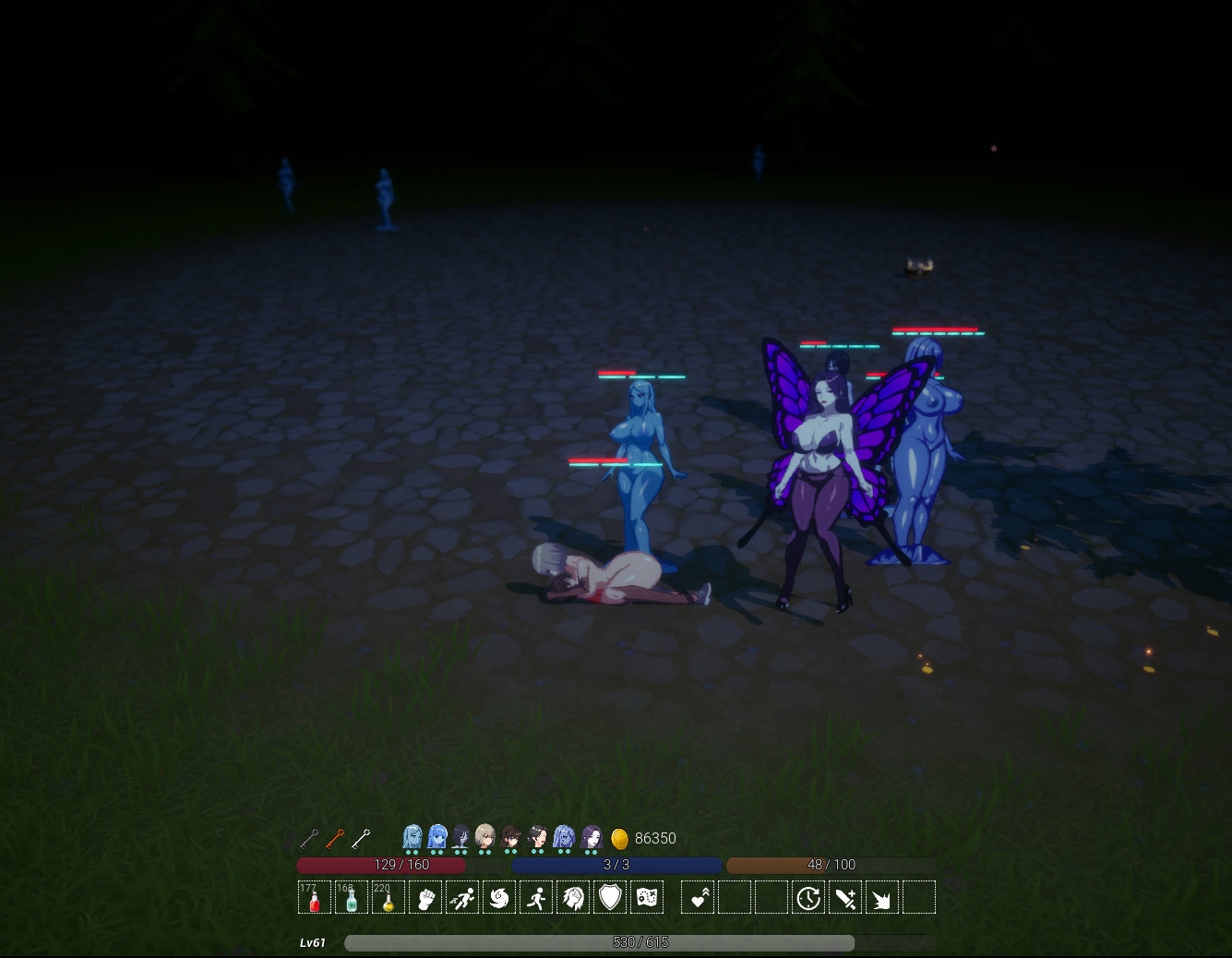This screenshot has width=1232, height=958.
Task: Activate the dash sprint skill
Action: pyautogui.click(x=462, y=898)
